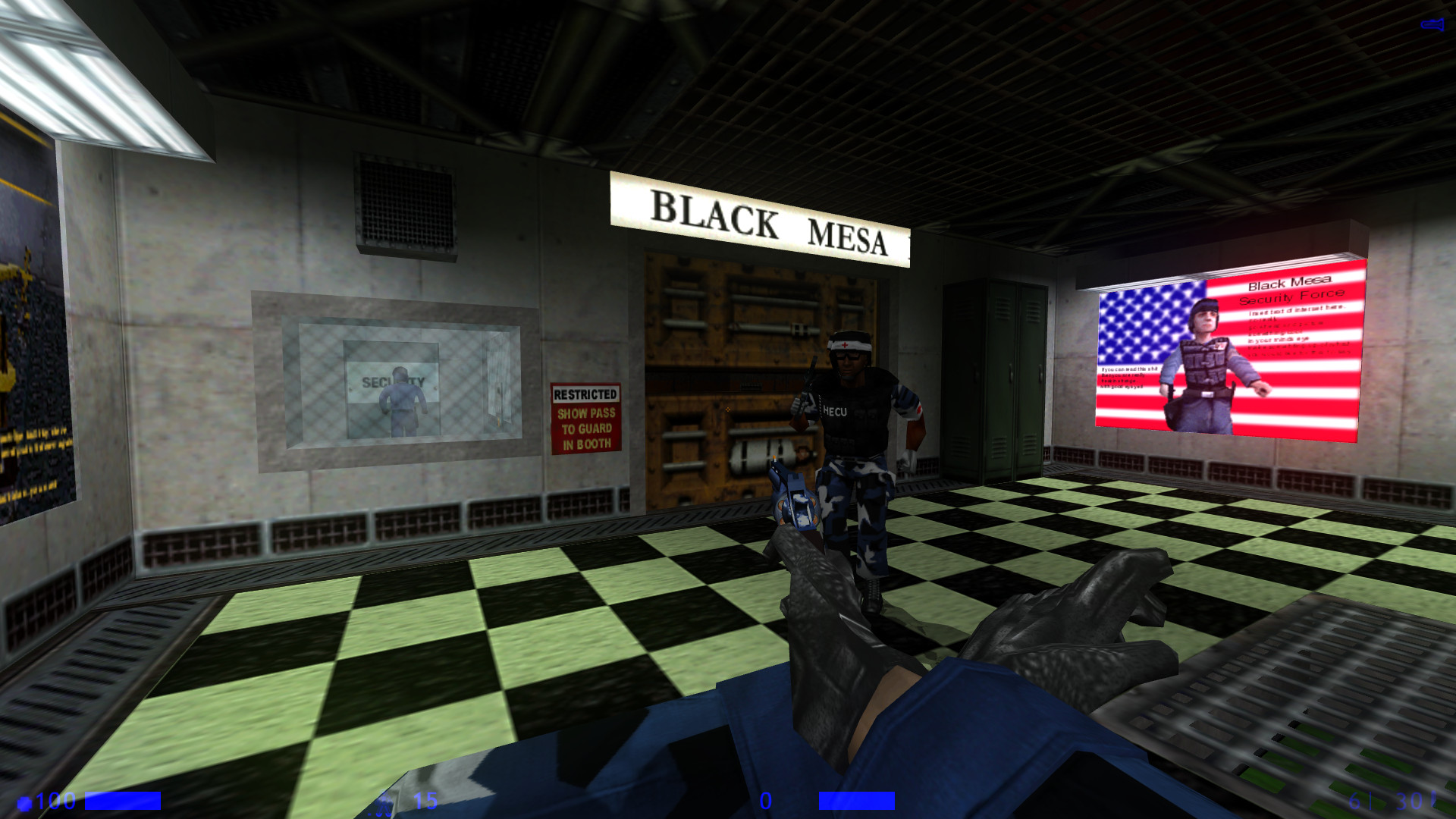Click the pistol ammo counter showing 15

[425, 799]
